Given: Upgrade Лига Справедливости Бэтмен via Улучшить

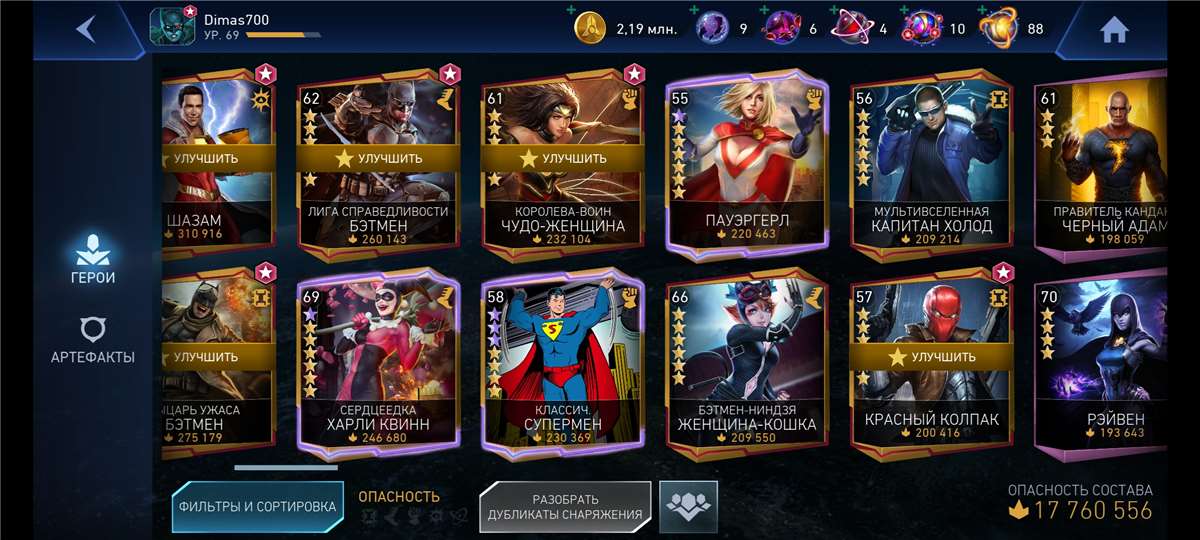Looking at the screenshot, I should click(x=379, y=158).
